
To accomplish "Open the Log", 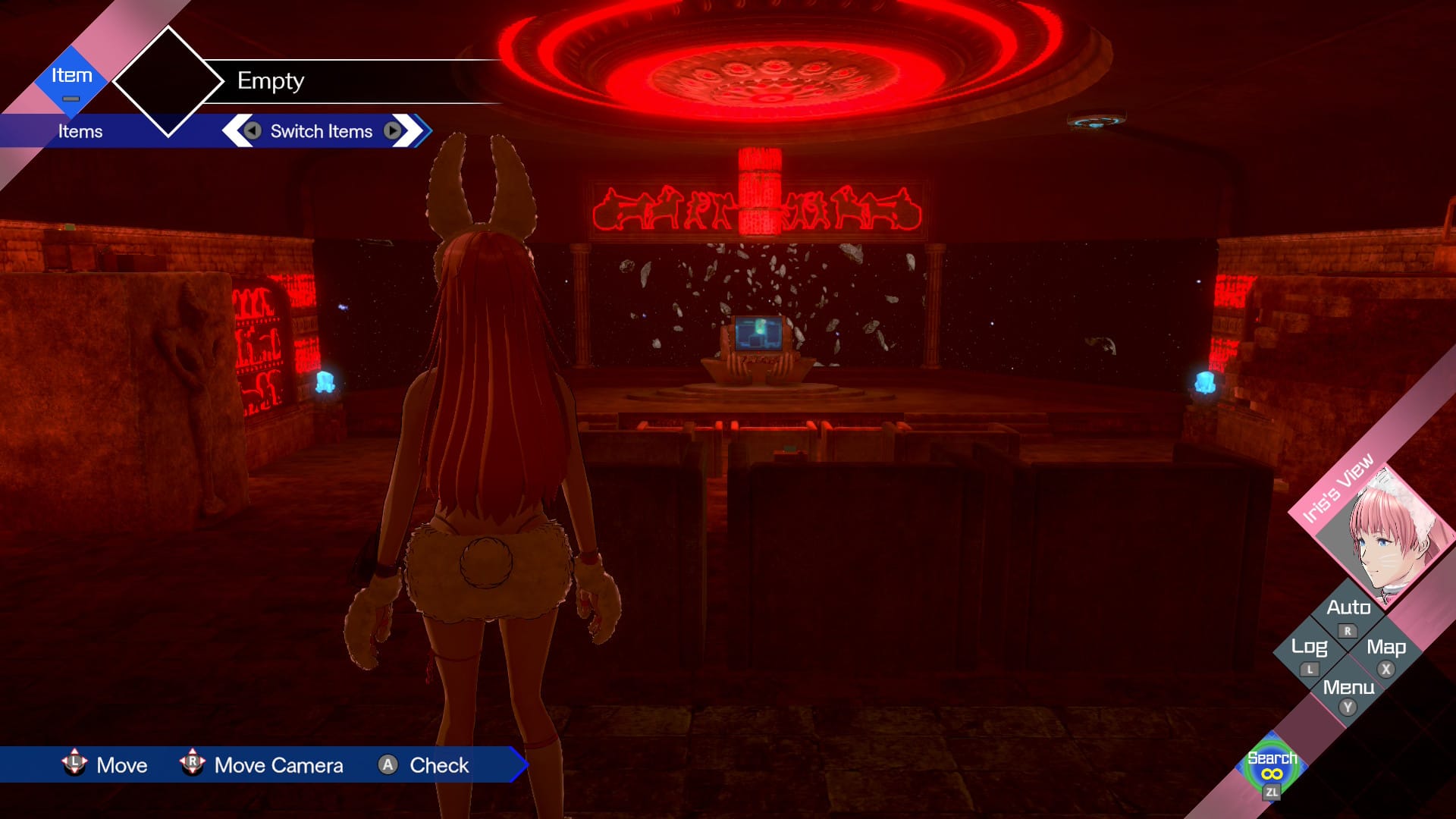I will point(1310,652).
